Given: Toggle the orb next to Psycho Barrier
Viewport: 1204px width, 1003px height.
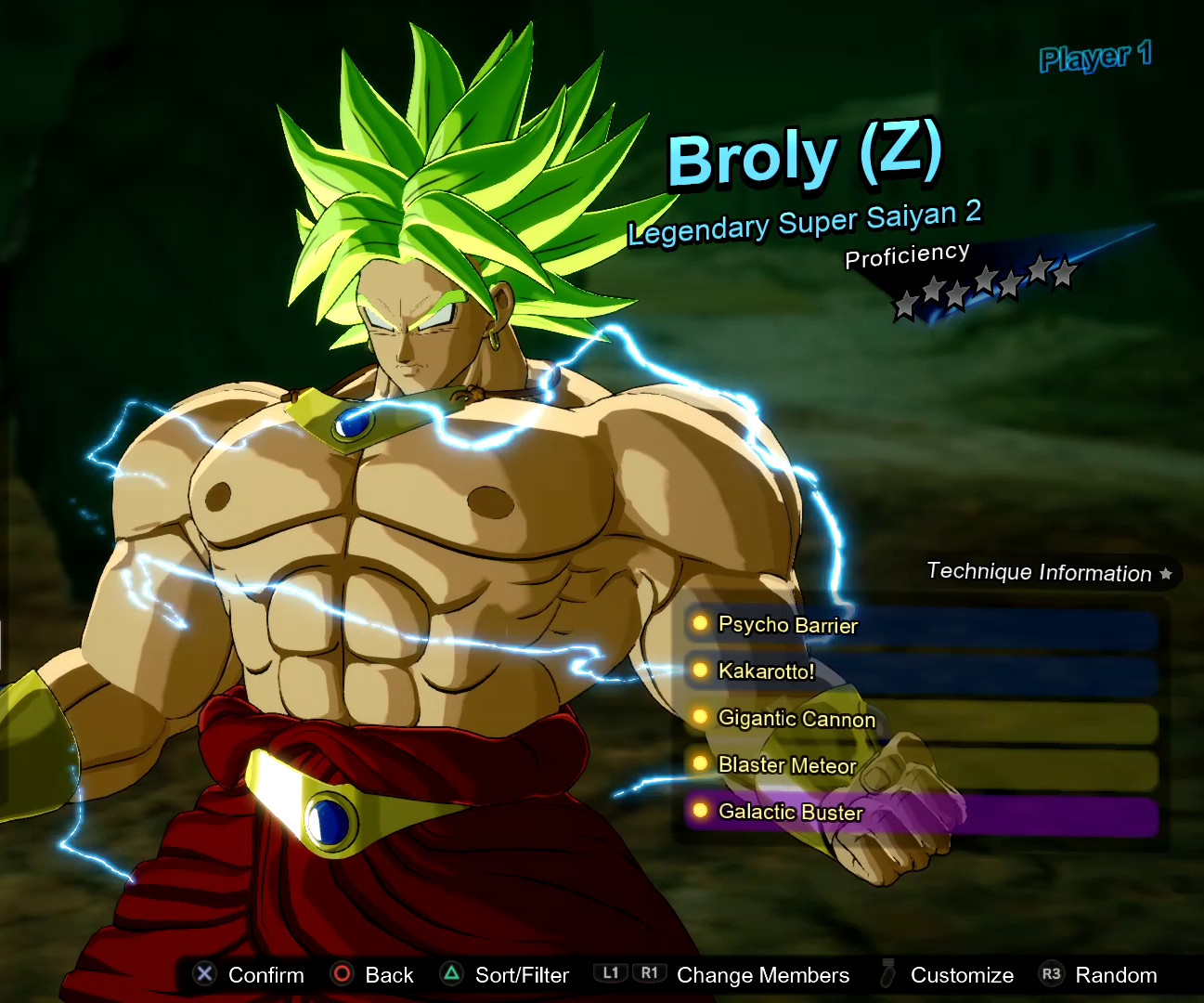Looking at the screenshot, I should 699,624.
